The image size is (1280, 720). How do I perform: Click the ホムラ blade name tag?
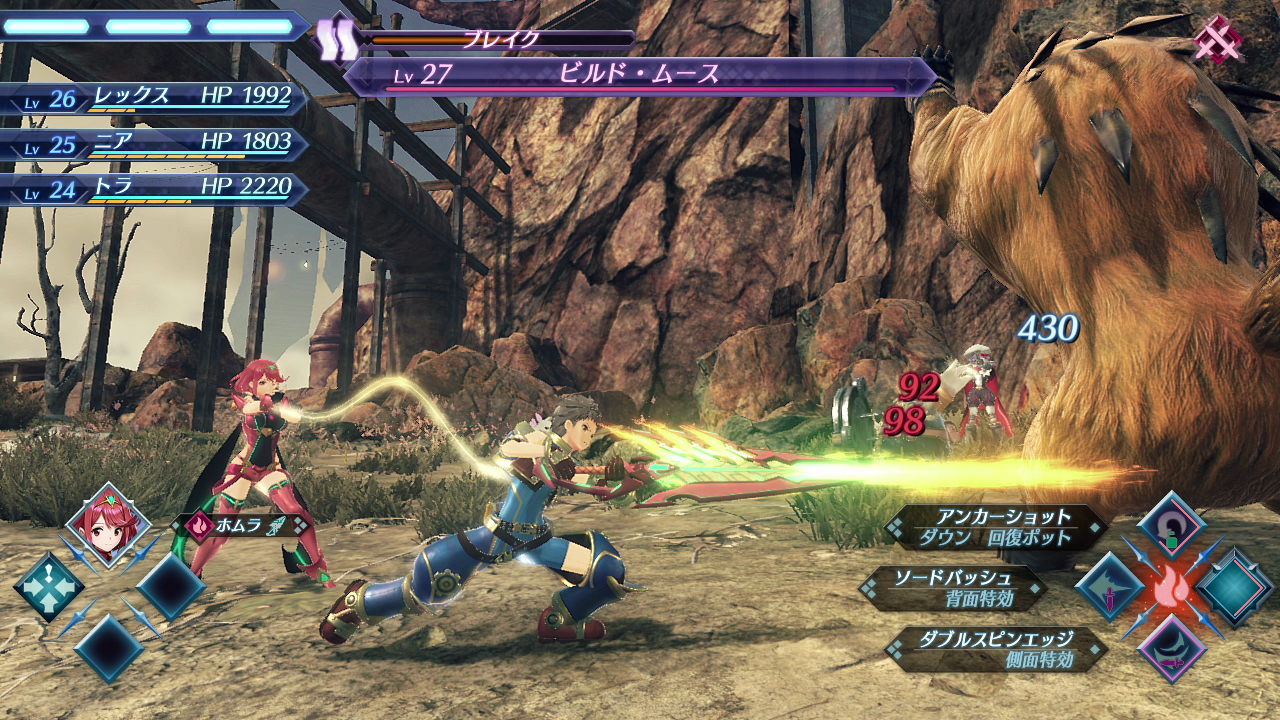(x=242, y=524)
